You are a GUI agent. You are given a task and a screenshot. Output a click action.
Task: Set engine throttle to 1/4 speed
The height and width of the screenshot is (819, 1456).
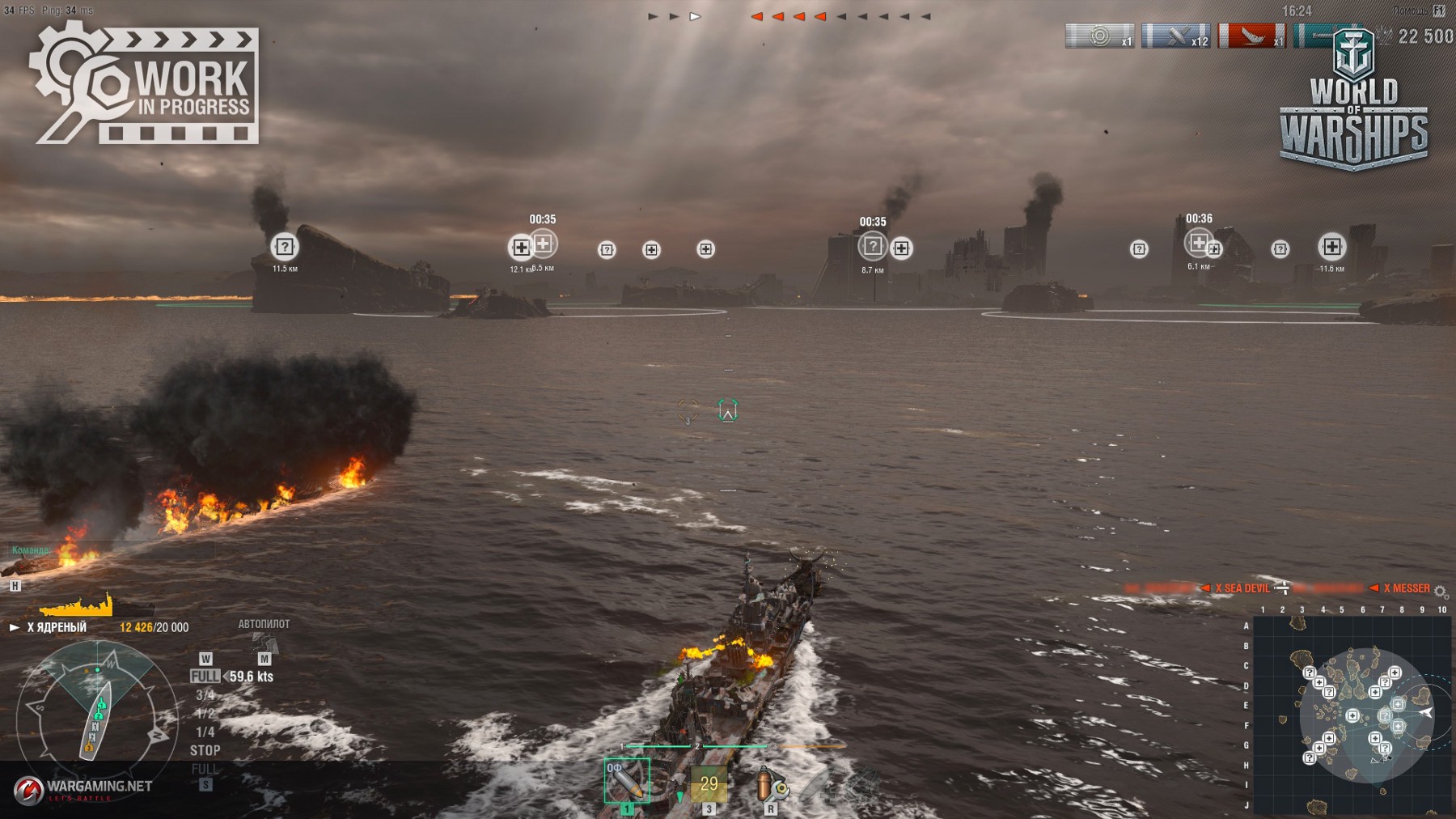205,732
